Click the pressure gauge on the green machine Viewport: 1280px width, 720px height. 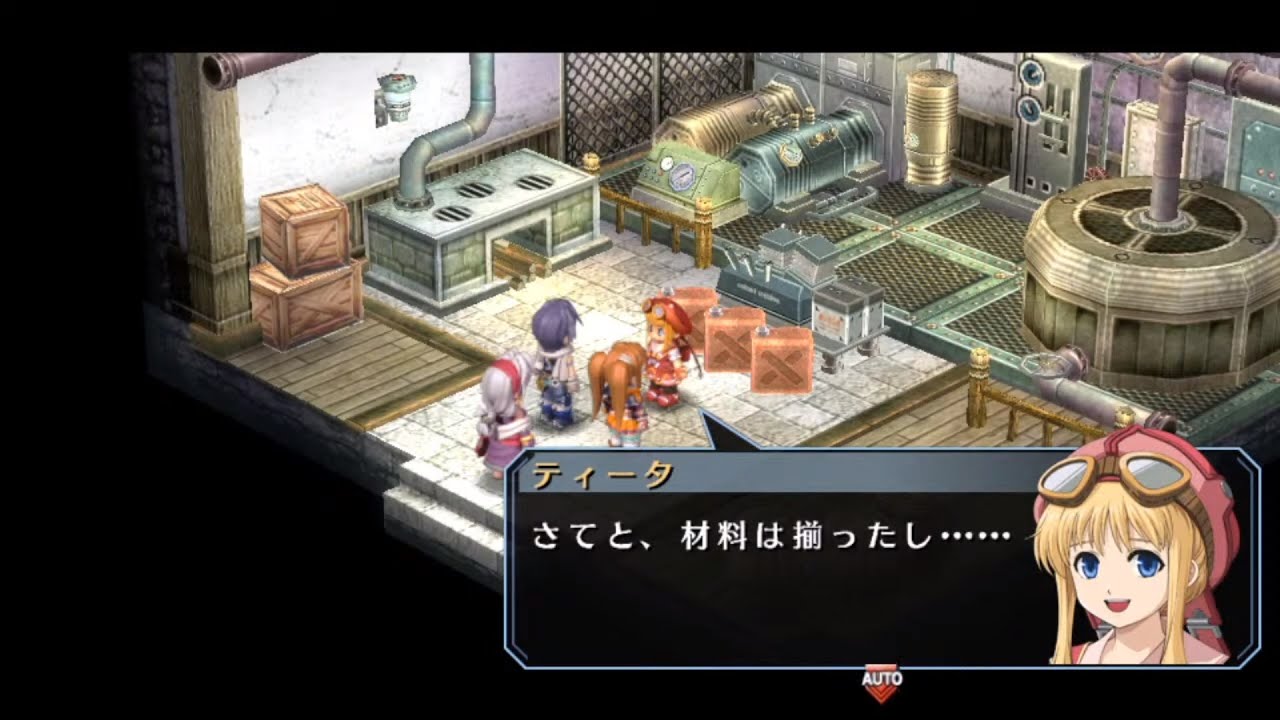coord(683,177)
